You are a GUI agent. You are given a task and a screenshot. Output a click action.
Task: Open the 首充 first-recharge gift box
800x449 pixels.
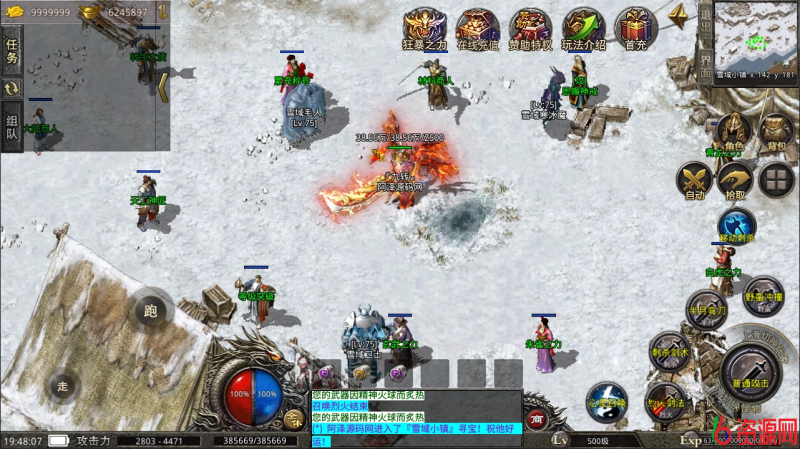click(x=633, y=28)
